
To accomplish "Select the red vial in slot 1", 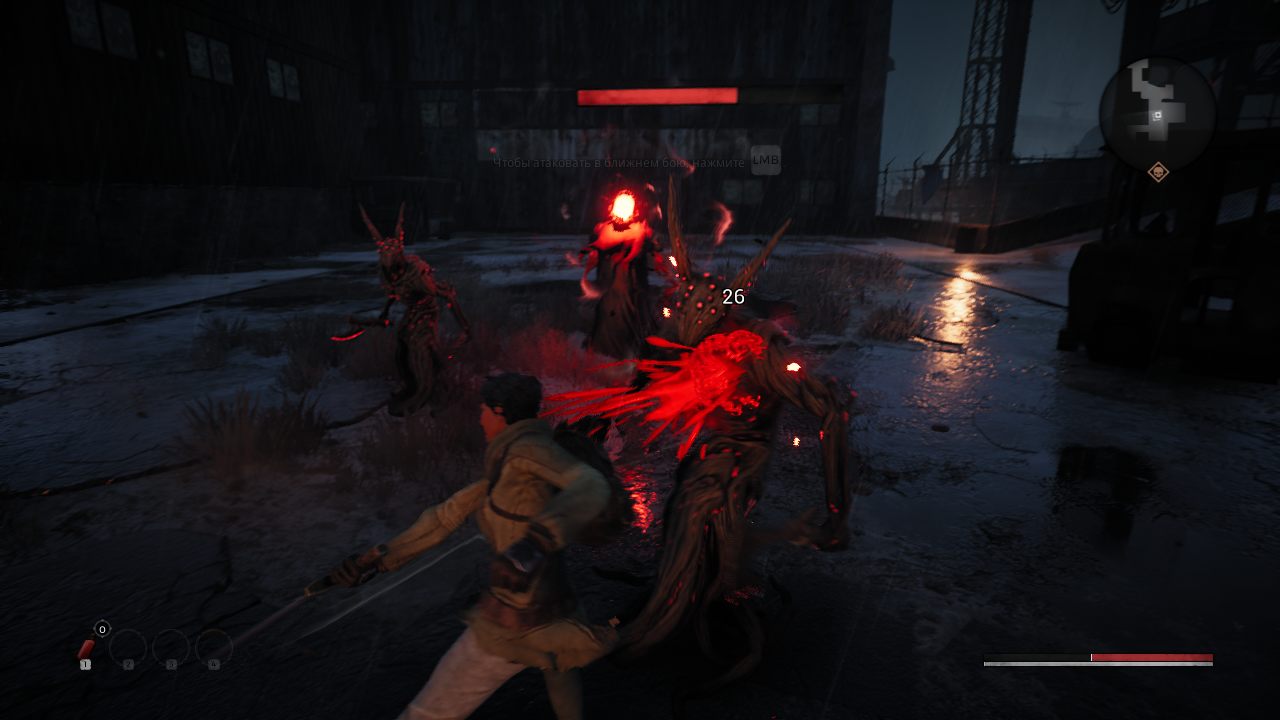I will click(x=86, y=650).
